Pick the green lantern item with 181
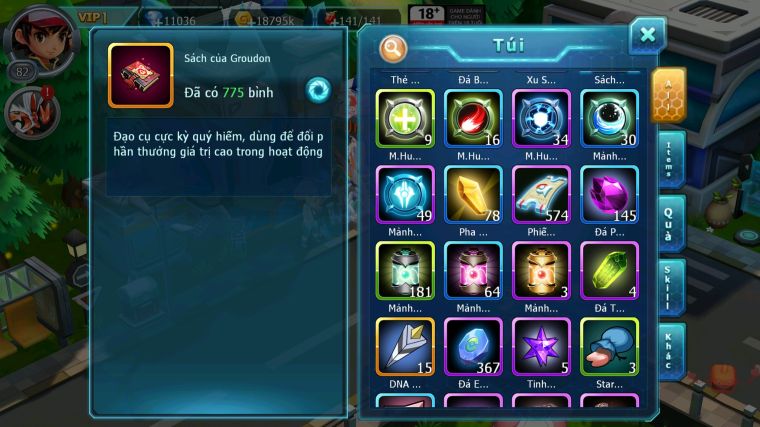 [405, 270]
